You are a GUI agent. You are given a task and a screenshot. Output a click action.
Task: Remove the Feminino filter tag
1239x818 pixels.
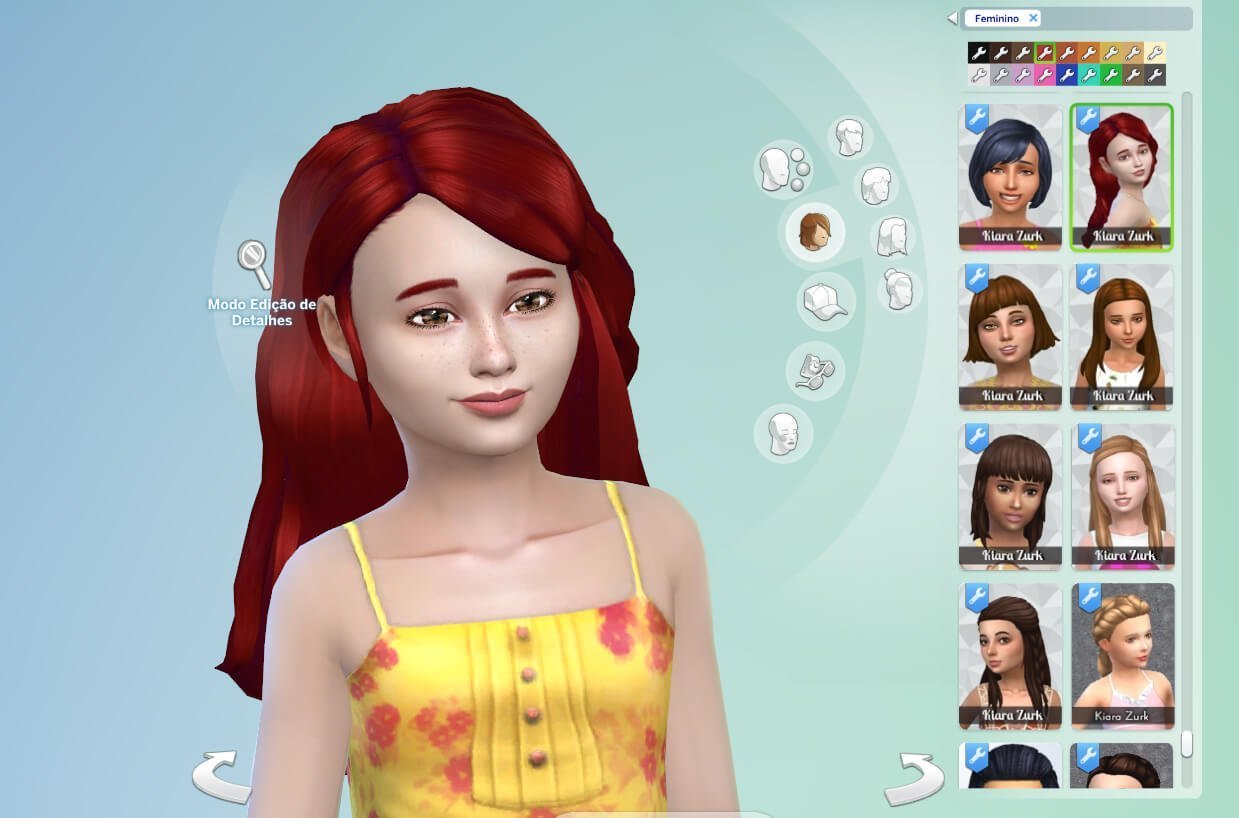[1033, 18]
